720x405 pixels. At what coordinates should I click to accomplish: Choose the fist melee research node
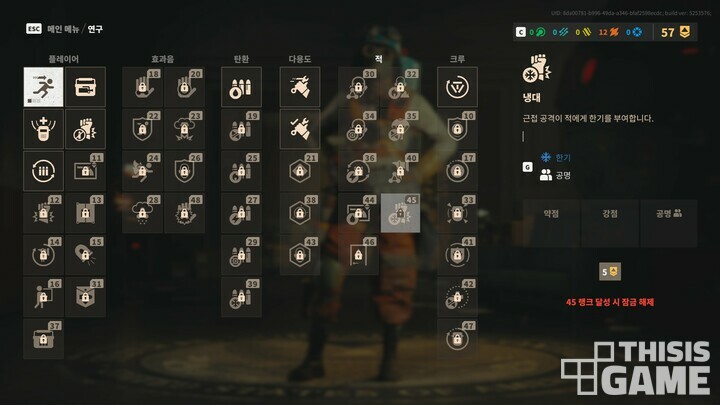[x=85, y=129]
